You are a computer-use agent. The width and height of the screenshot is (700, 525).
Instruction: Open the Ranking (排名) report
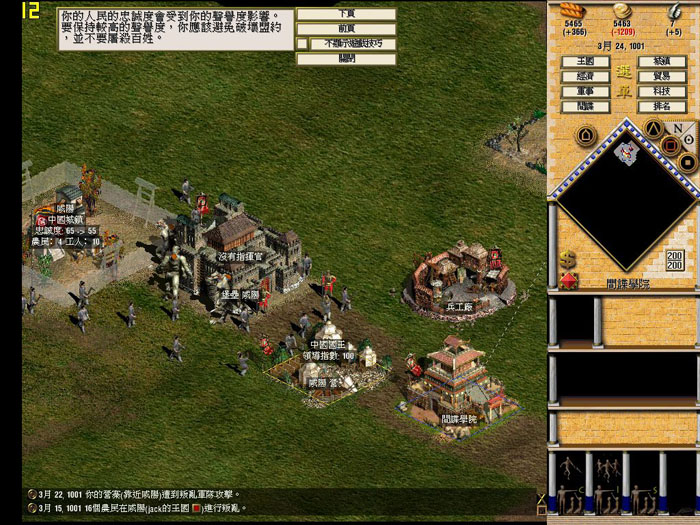(662, 106)
